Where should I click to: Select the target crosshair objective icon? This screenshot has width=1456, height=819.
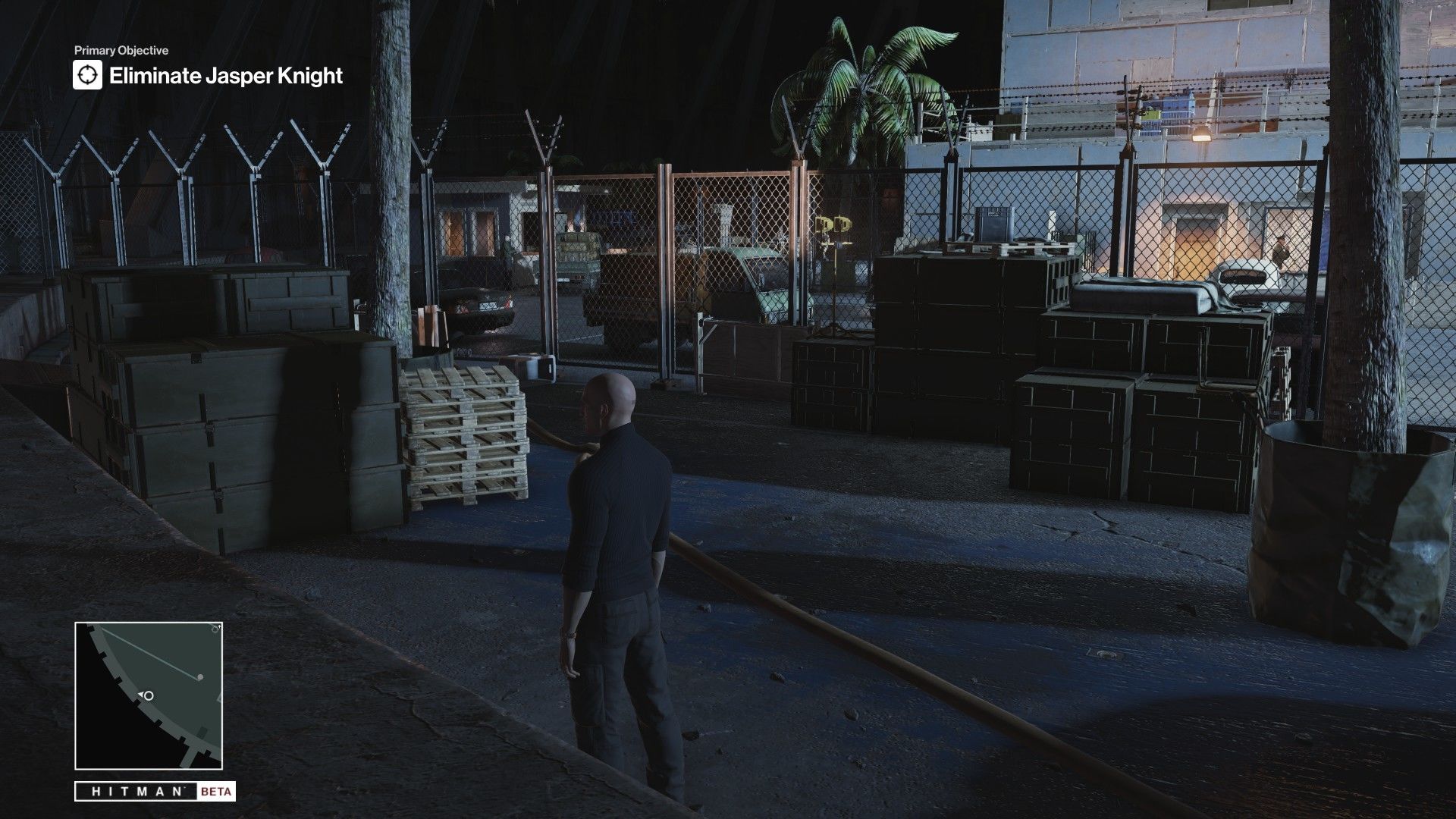pos(87,76)
